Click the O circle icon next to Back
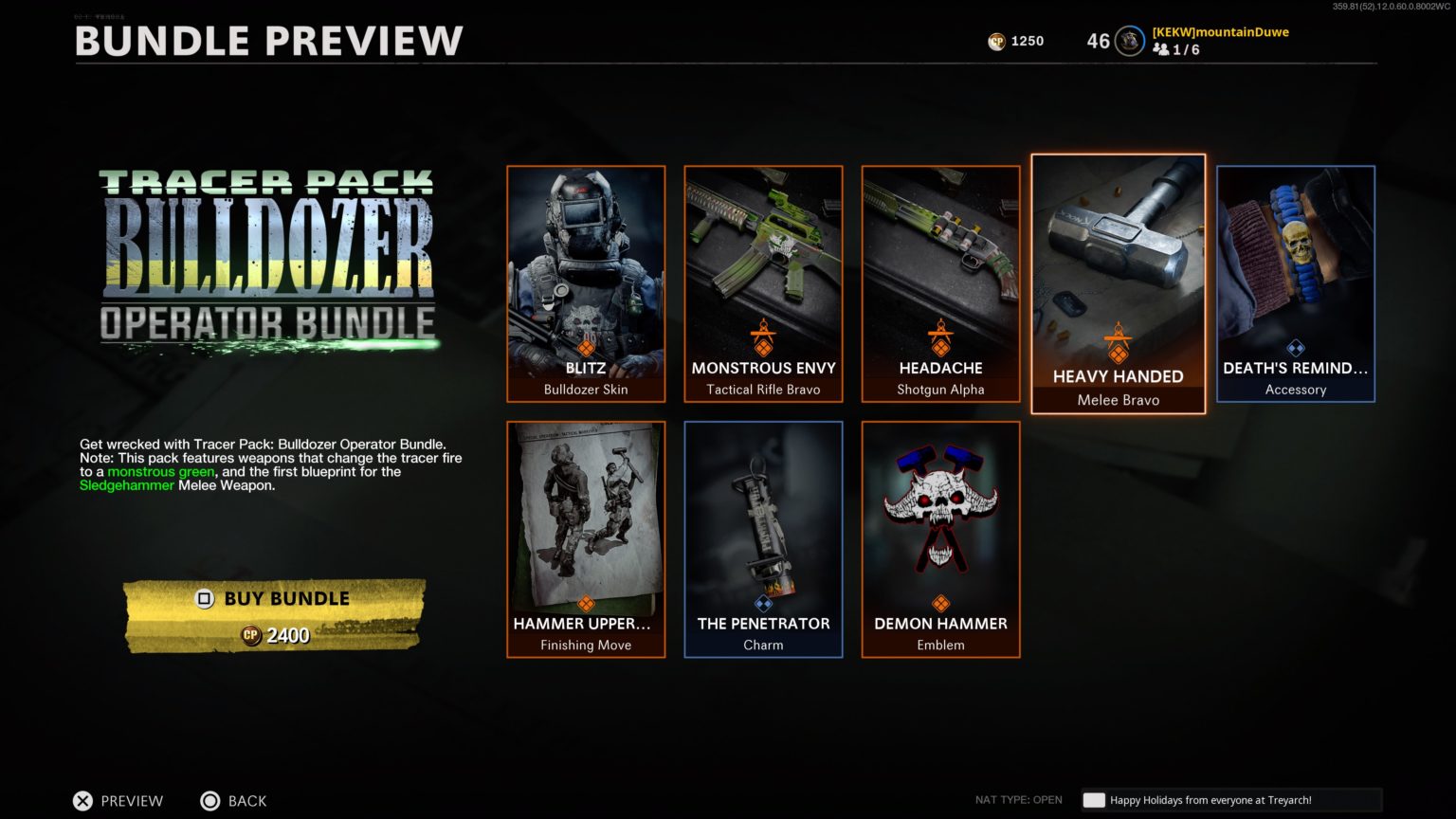Screen dimensions: 1456x819 tap(209, 801)
